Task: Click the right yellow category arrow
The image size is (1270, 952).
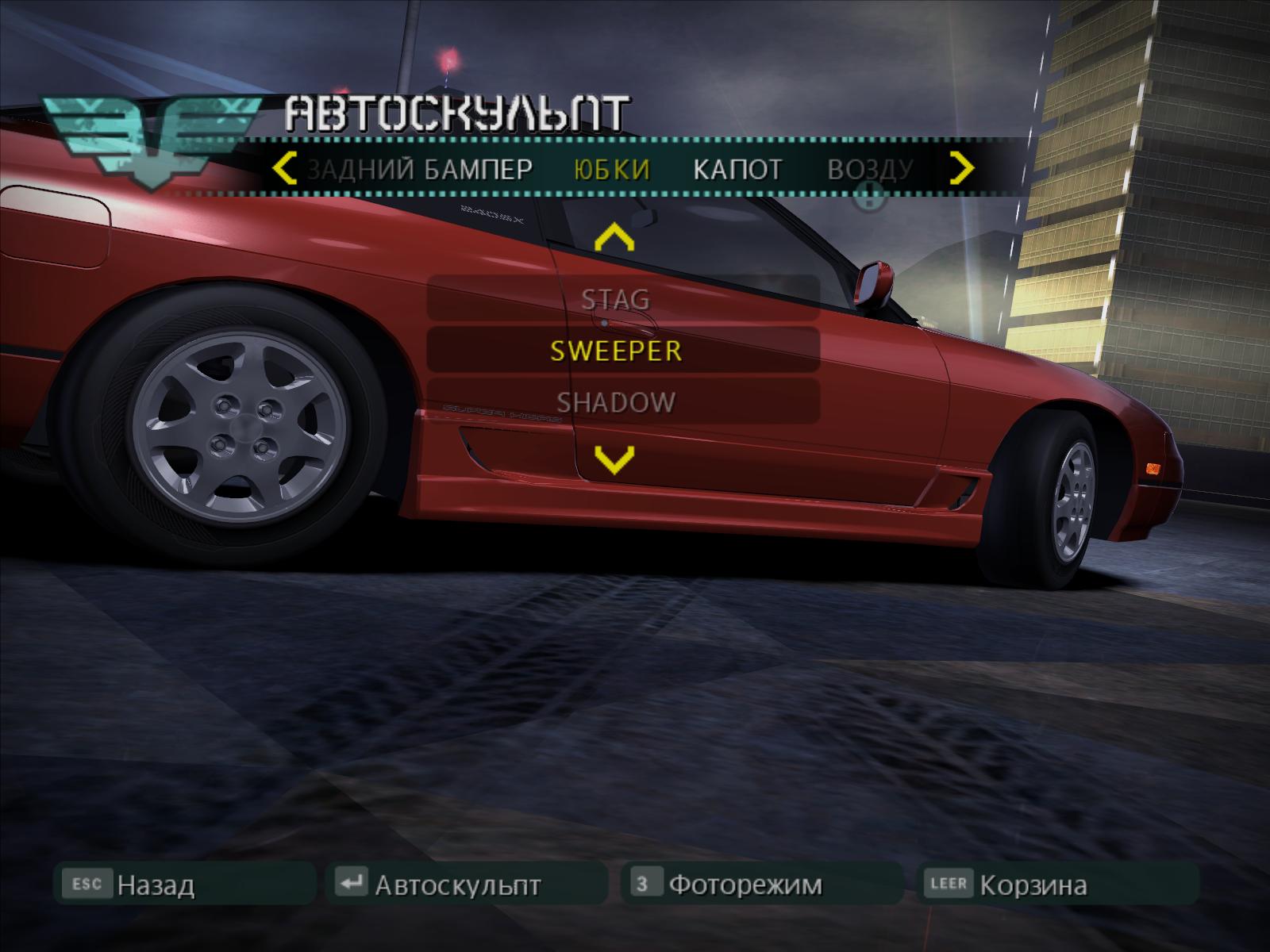Action: pyautogui.click(x=962, y=168)
